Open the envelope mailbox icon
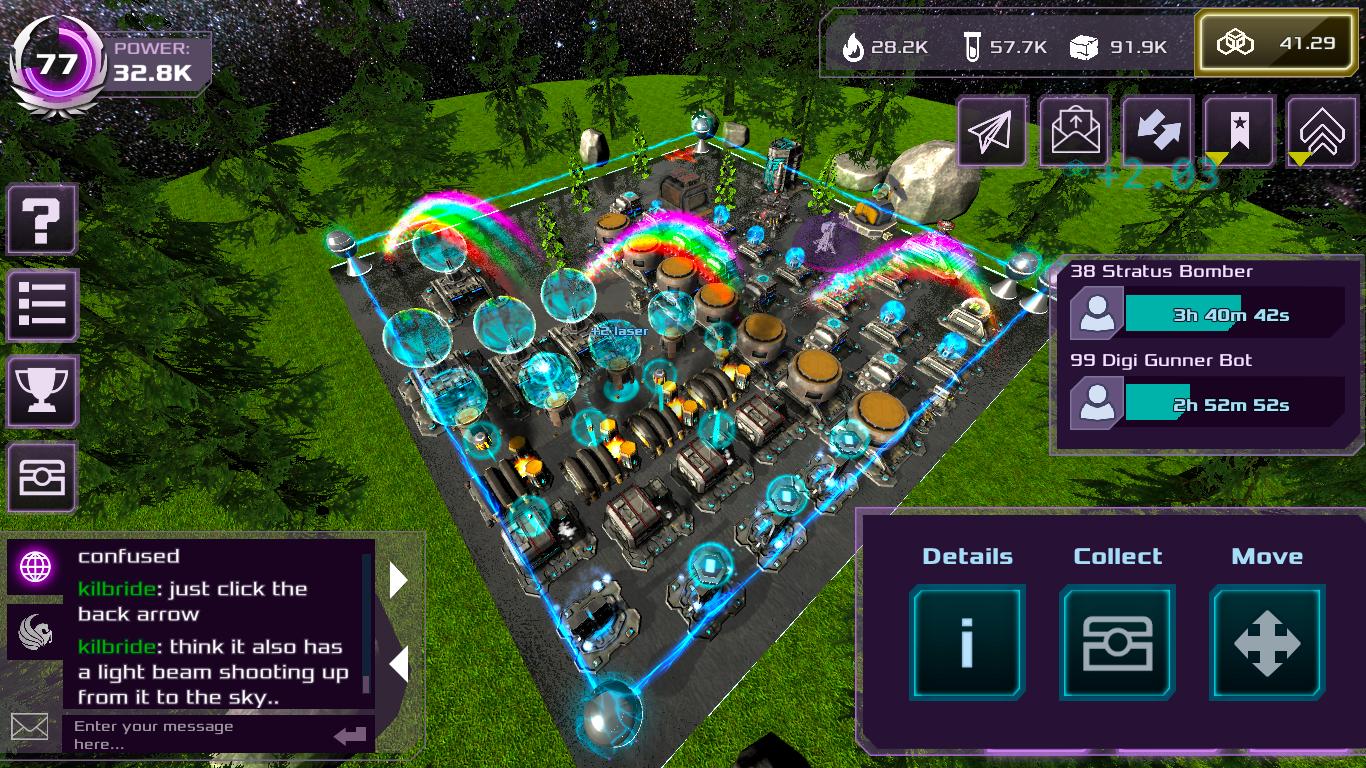1366x768 pixels. [1075, 132]
